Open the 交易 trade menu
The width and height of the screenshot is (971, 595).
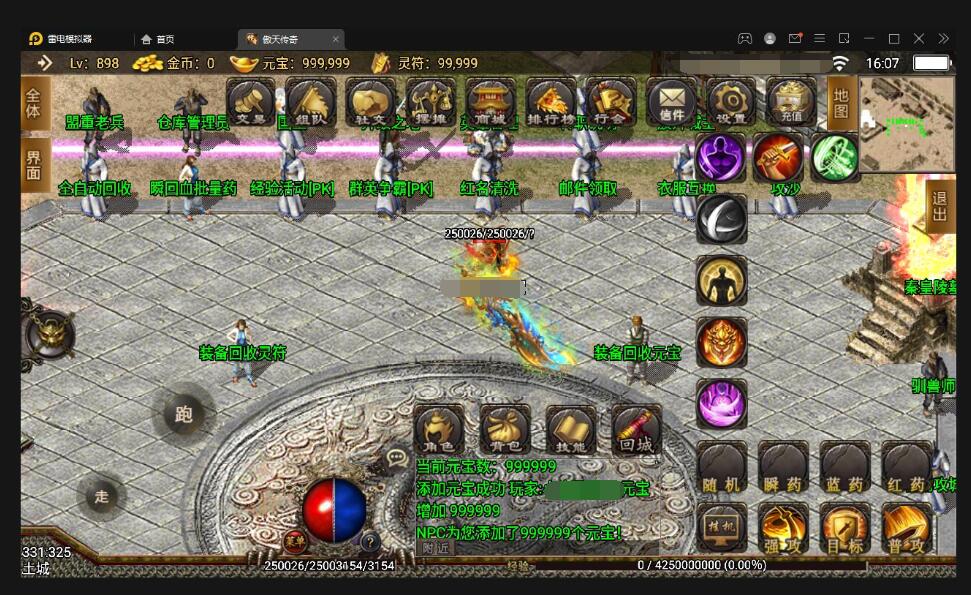(250, 102)
